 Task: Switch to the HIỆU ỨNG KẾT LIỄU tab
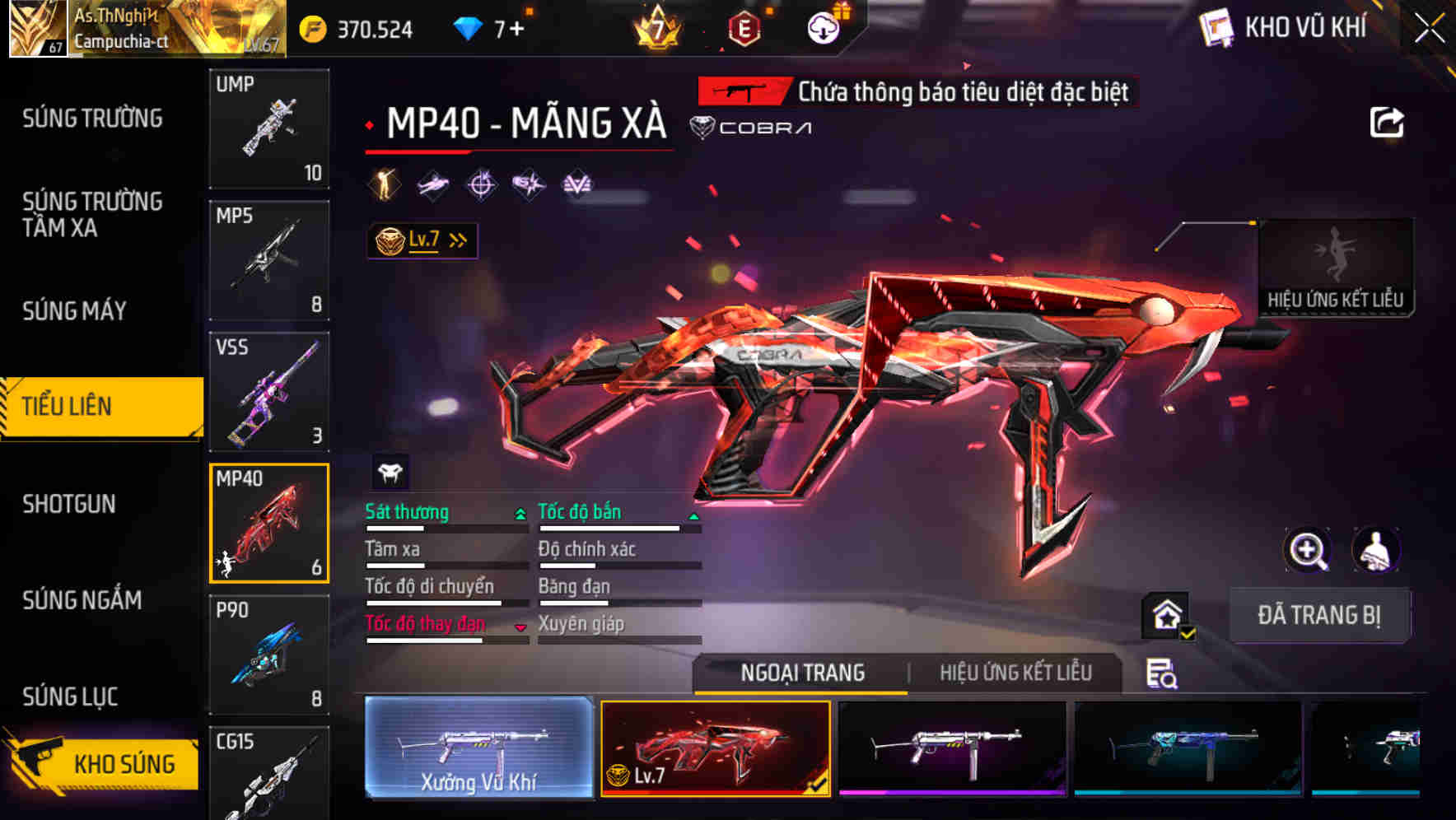point(1015,673)
